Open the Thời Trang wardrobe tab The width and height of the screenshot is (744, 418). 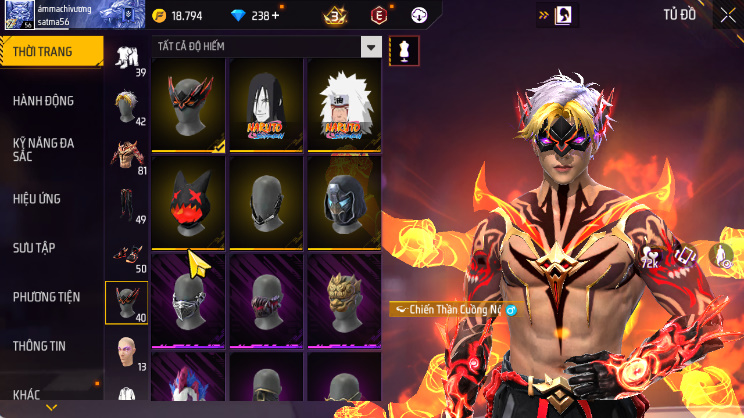[50, 52]
